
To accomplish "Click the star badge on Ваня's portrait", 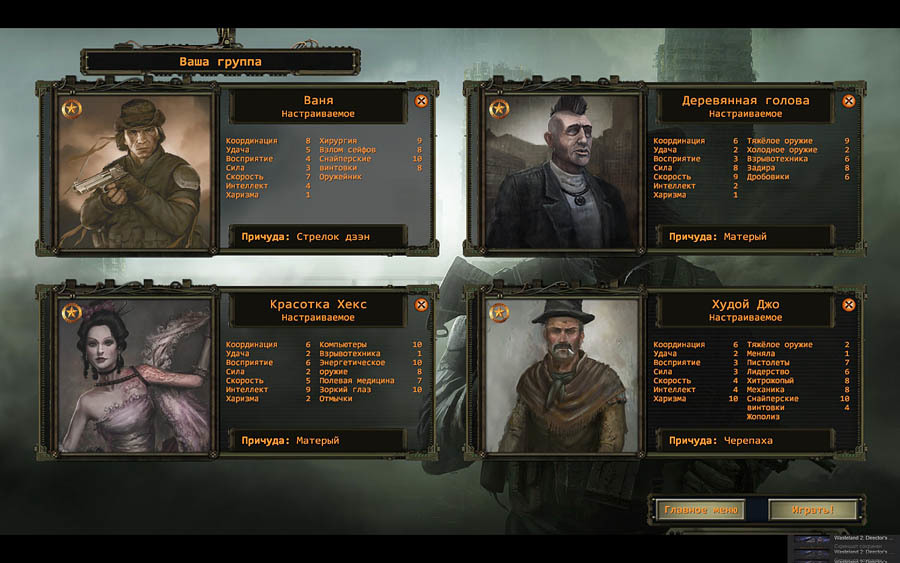I will coord(71,108).
